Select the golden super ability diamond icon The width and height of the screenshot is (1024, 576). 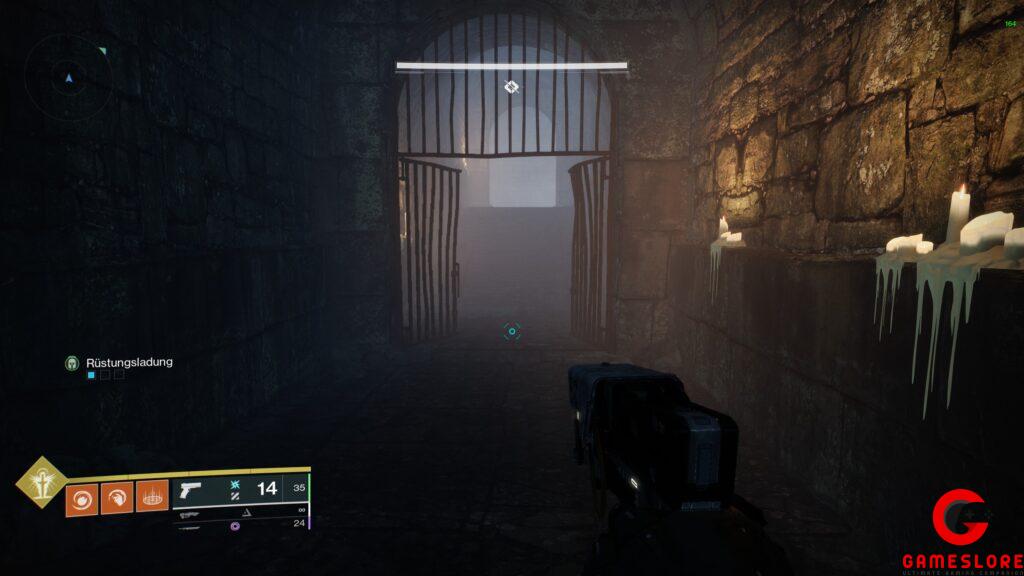[41, 483]
